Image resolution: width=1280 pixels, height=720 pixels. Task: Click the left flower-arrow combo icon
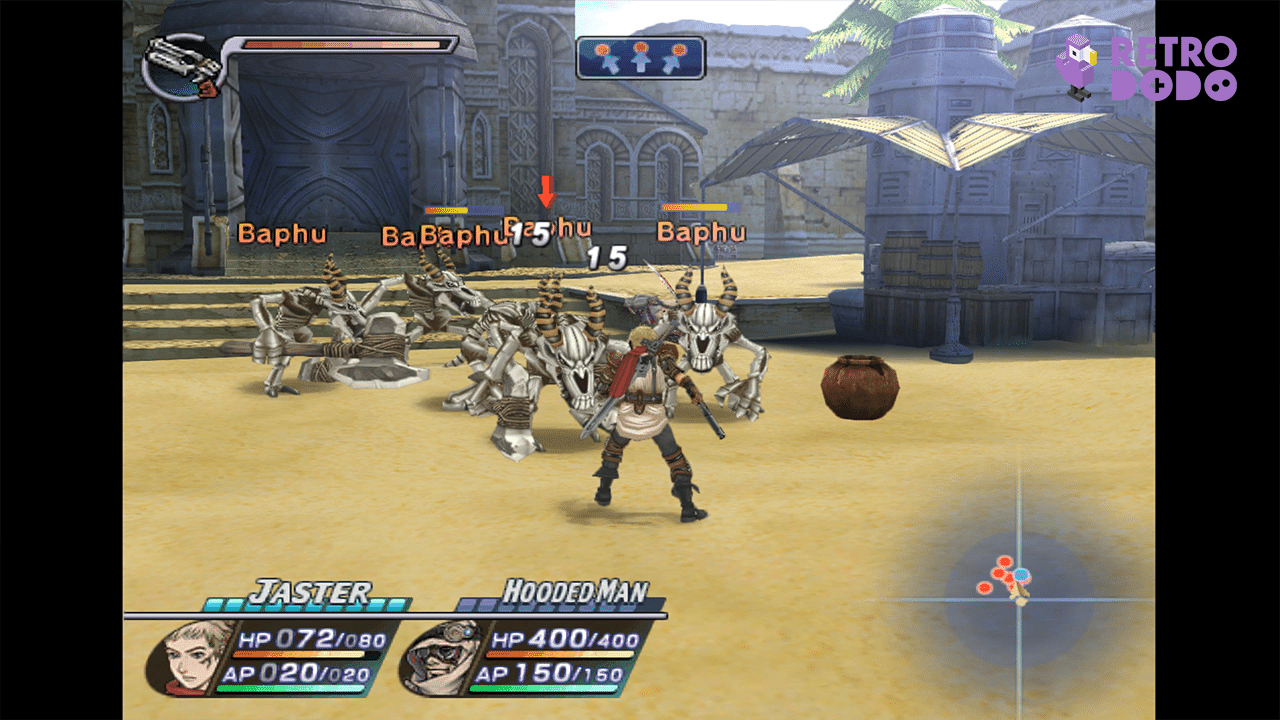(608, 57)
